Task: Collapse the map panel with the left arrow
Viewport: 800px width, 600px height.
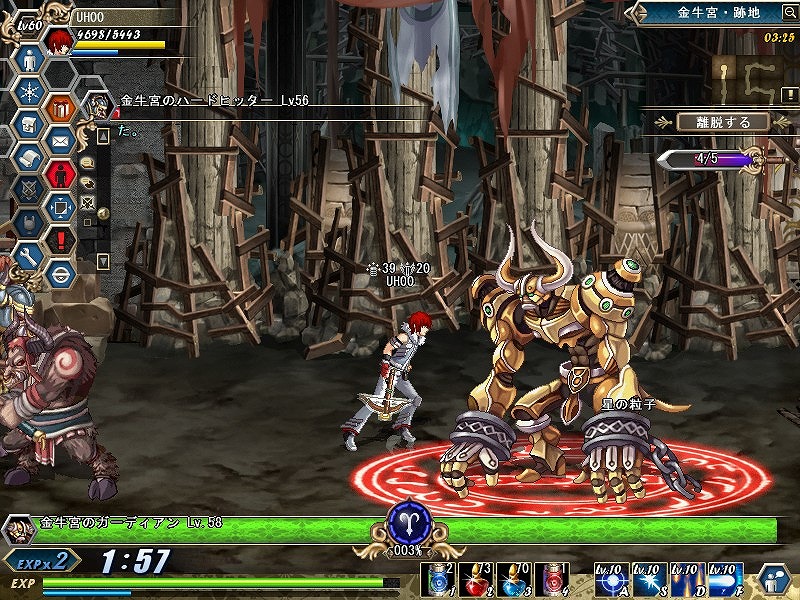Action: pos(634,13)
